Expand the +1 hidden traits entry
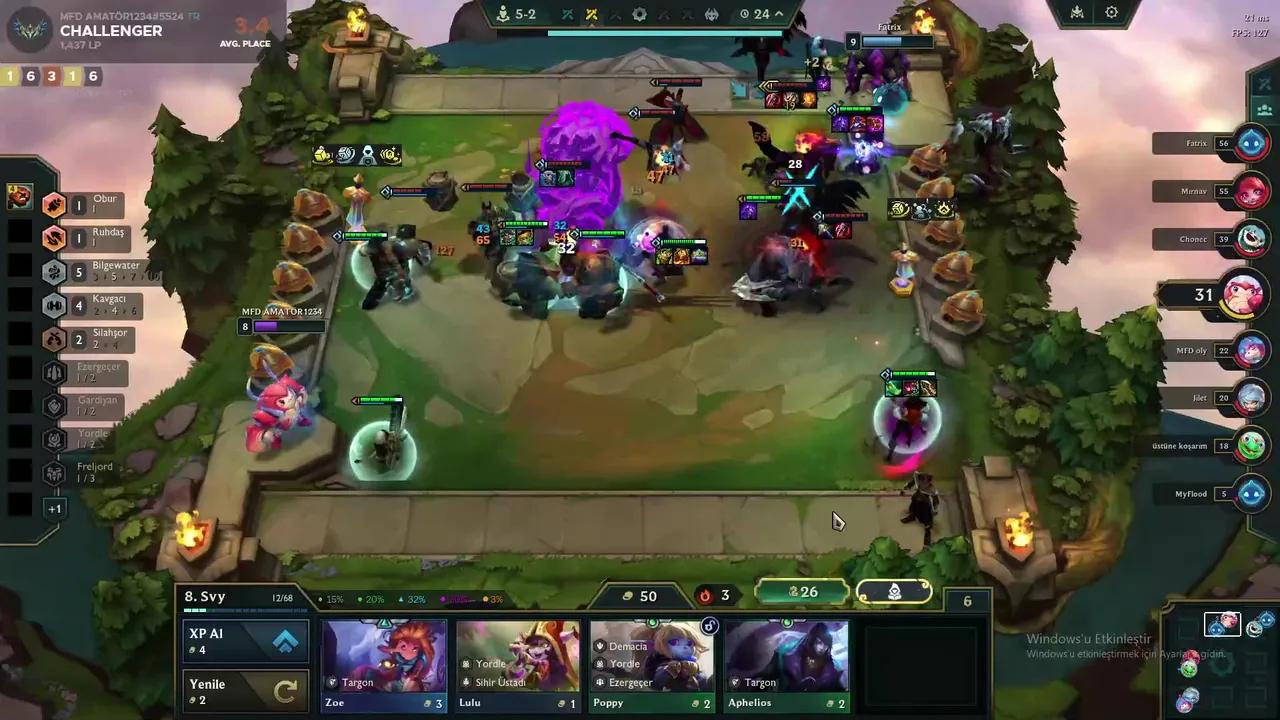Screen dimensions: 1280x720 coord(55,508)
